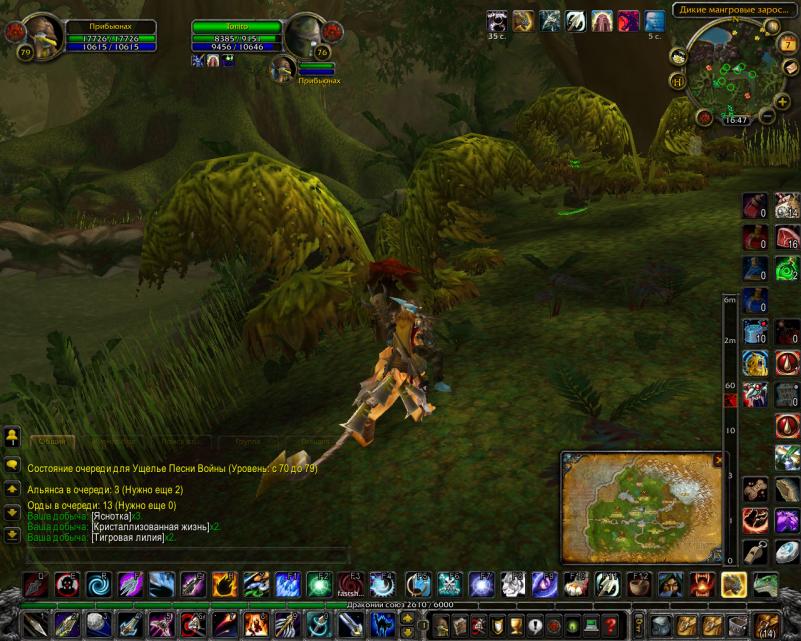Click the Тигровая лилия loot link

(x=128, y=537)
